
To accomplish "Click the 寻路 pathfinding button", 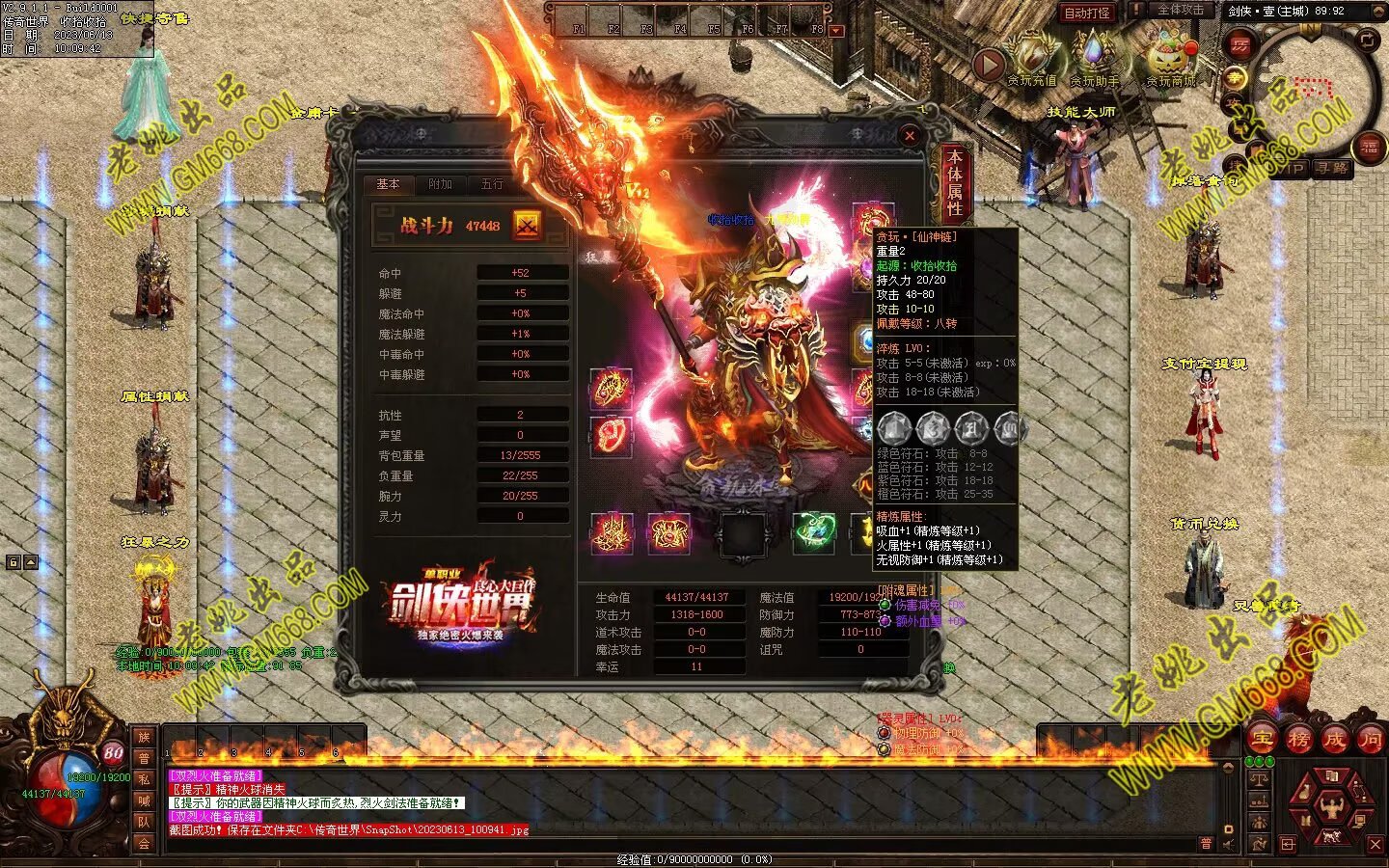I will [x=1332, y=168].
